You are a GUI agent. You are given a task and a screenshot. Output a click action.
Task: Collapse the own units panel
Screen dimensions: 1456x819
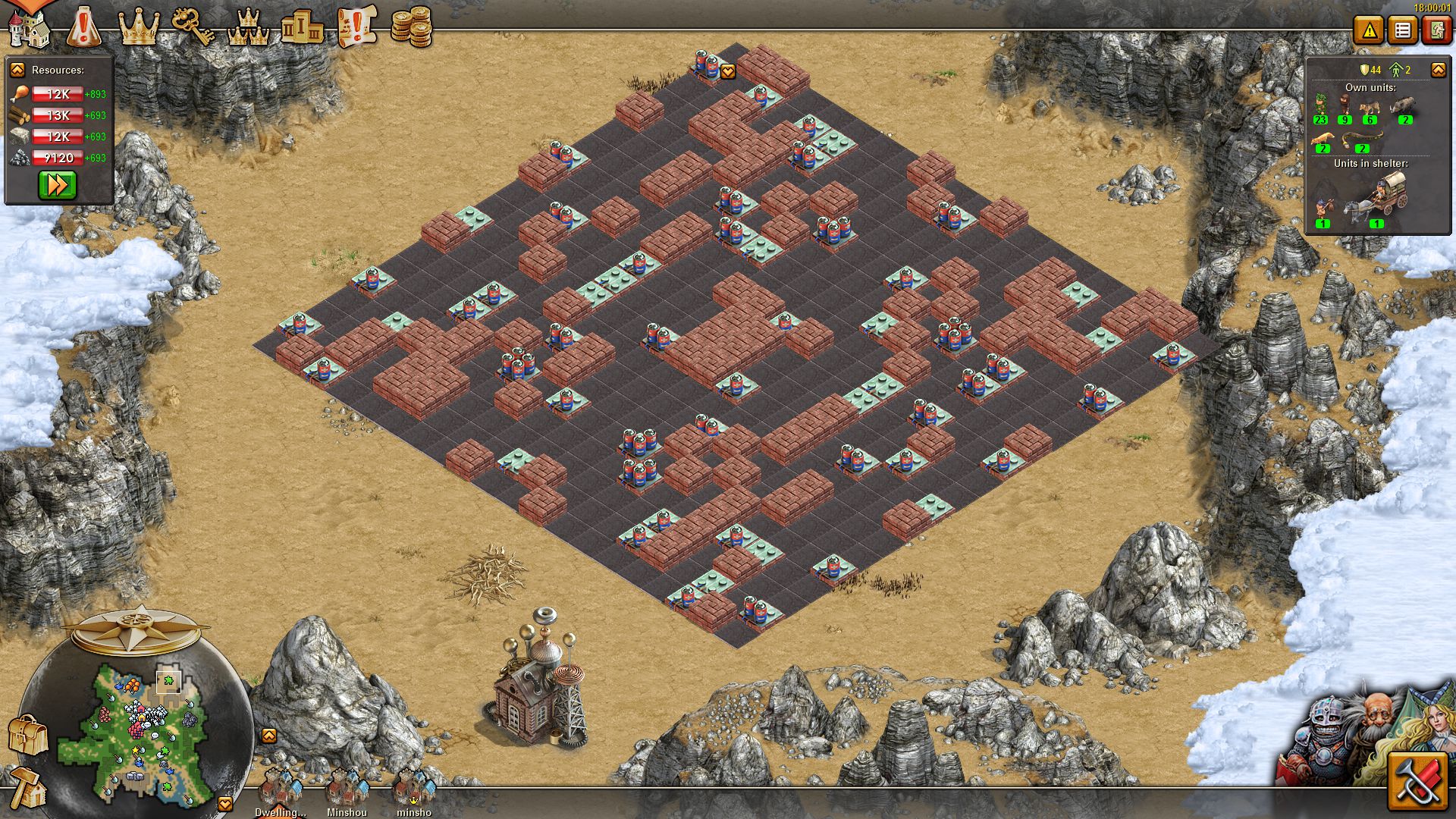click(1438, 70)
